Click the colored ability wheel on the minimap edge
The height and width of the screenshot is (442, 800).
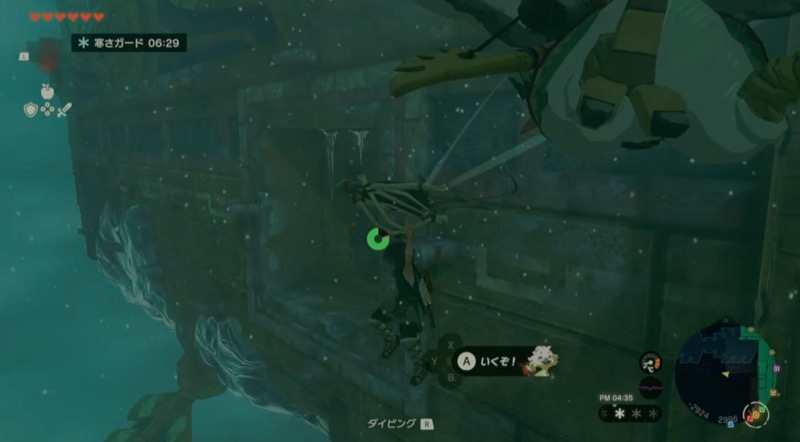[x=758, y=412]
